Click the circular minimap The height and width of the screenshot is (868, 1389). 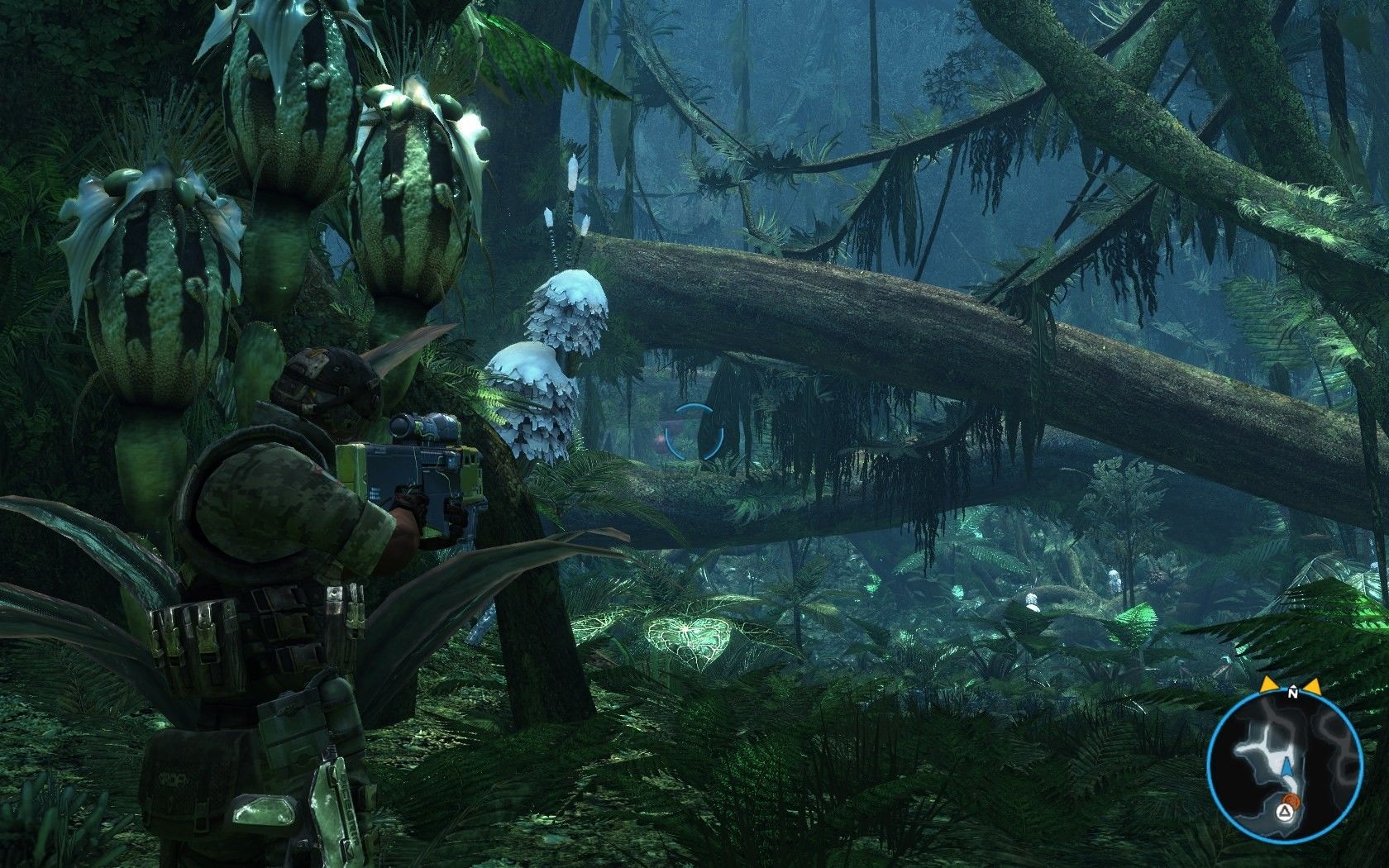[x=1284, y=766]
